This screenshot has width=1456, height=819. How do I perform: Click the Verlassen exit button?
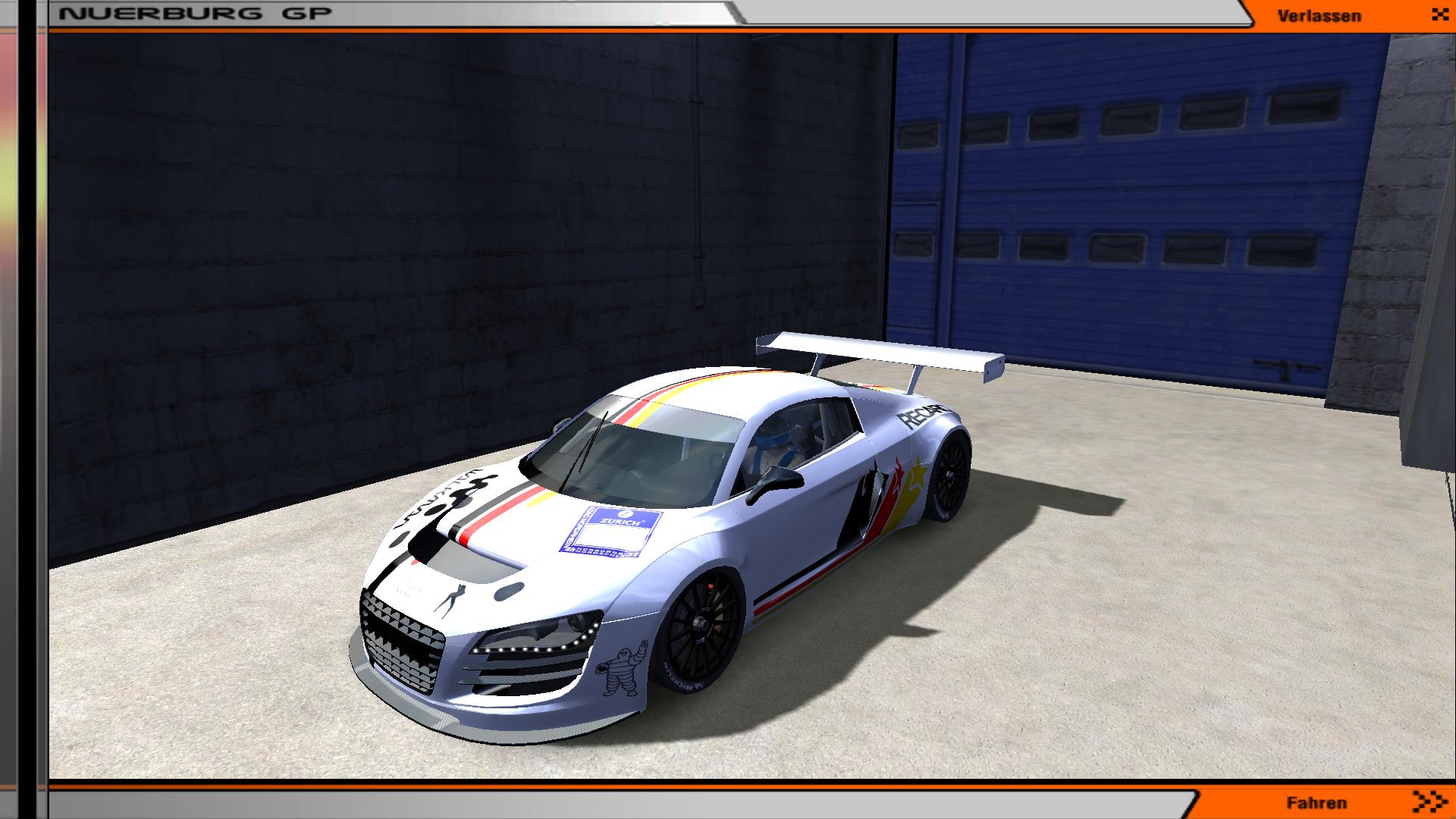[1319, 16]
